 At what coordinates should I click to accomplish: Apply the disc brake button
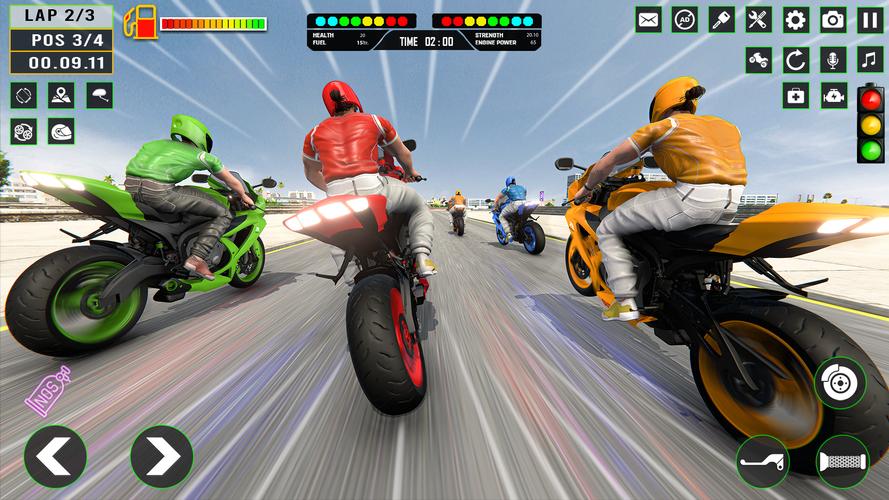(x=839, y=383)
